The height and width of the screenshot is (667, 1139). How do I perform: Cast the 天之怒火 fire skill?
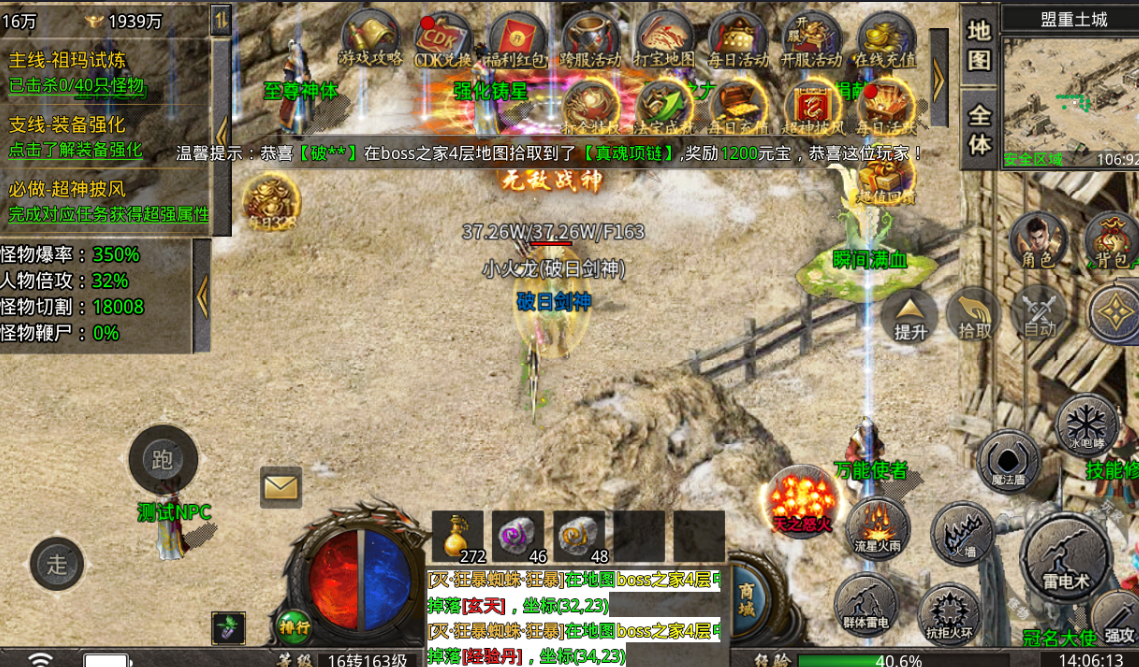[802, 498]
